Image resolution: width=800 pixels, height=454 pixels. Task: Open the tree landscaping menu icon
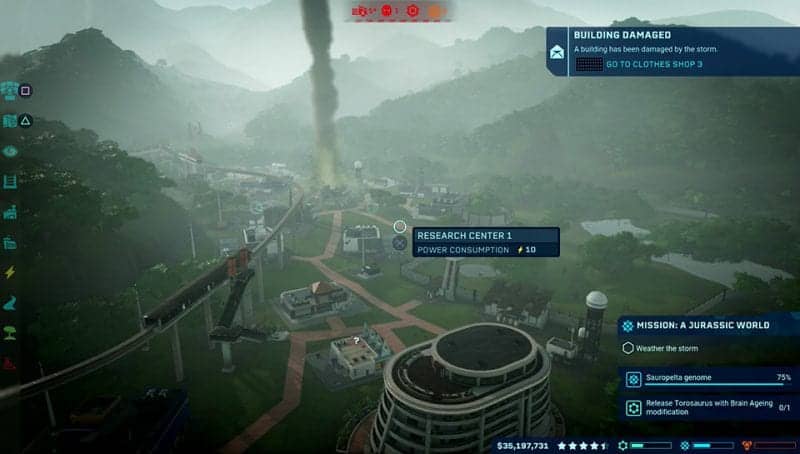pyautogui.click(x=10, y=333)
